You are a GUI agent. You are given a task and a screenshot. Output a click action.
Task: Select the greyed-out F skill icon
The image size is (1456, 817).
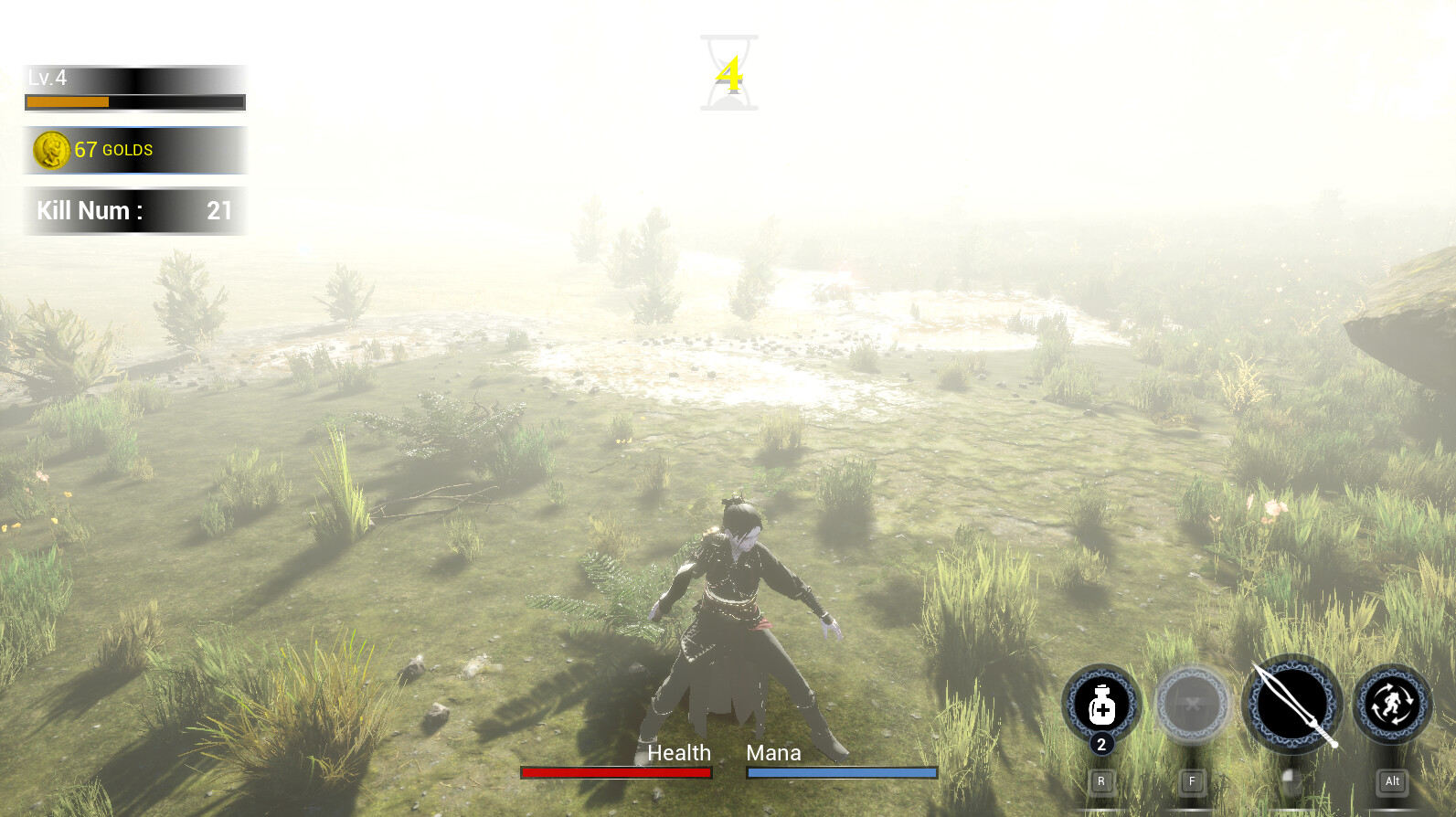point(1192,706)
